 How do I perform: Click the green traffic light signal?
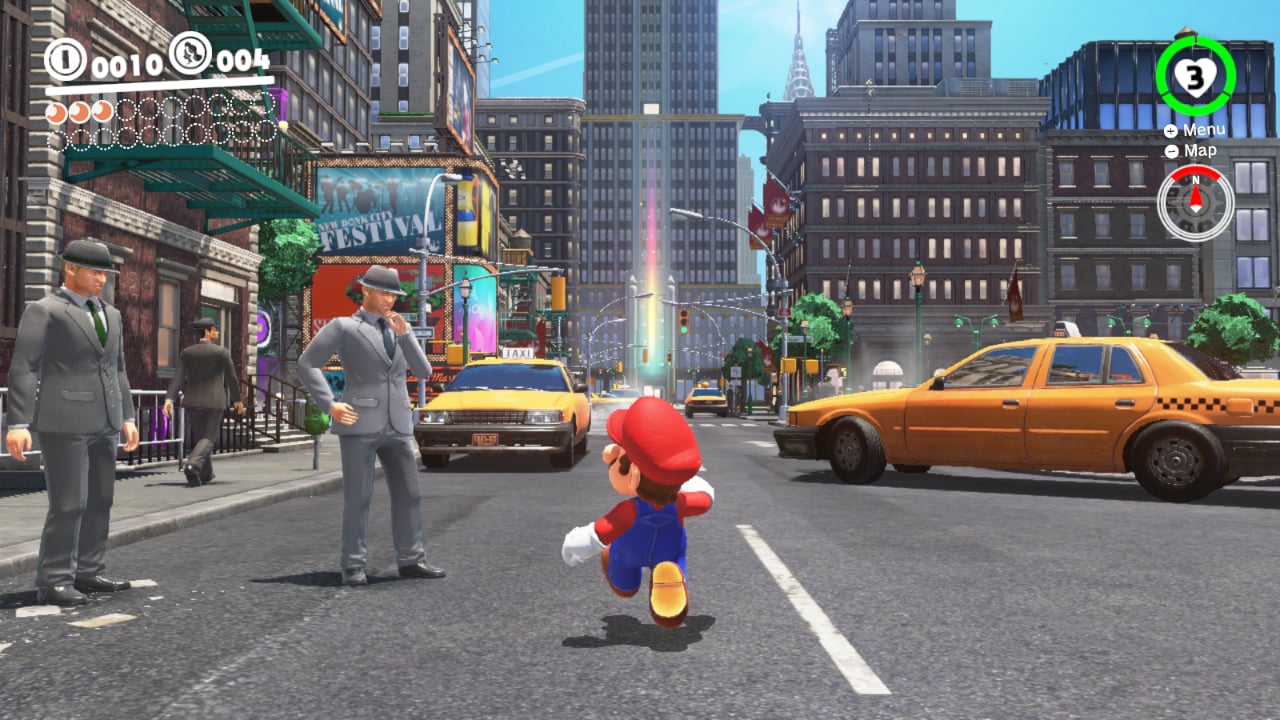coord(684,329)
